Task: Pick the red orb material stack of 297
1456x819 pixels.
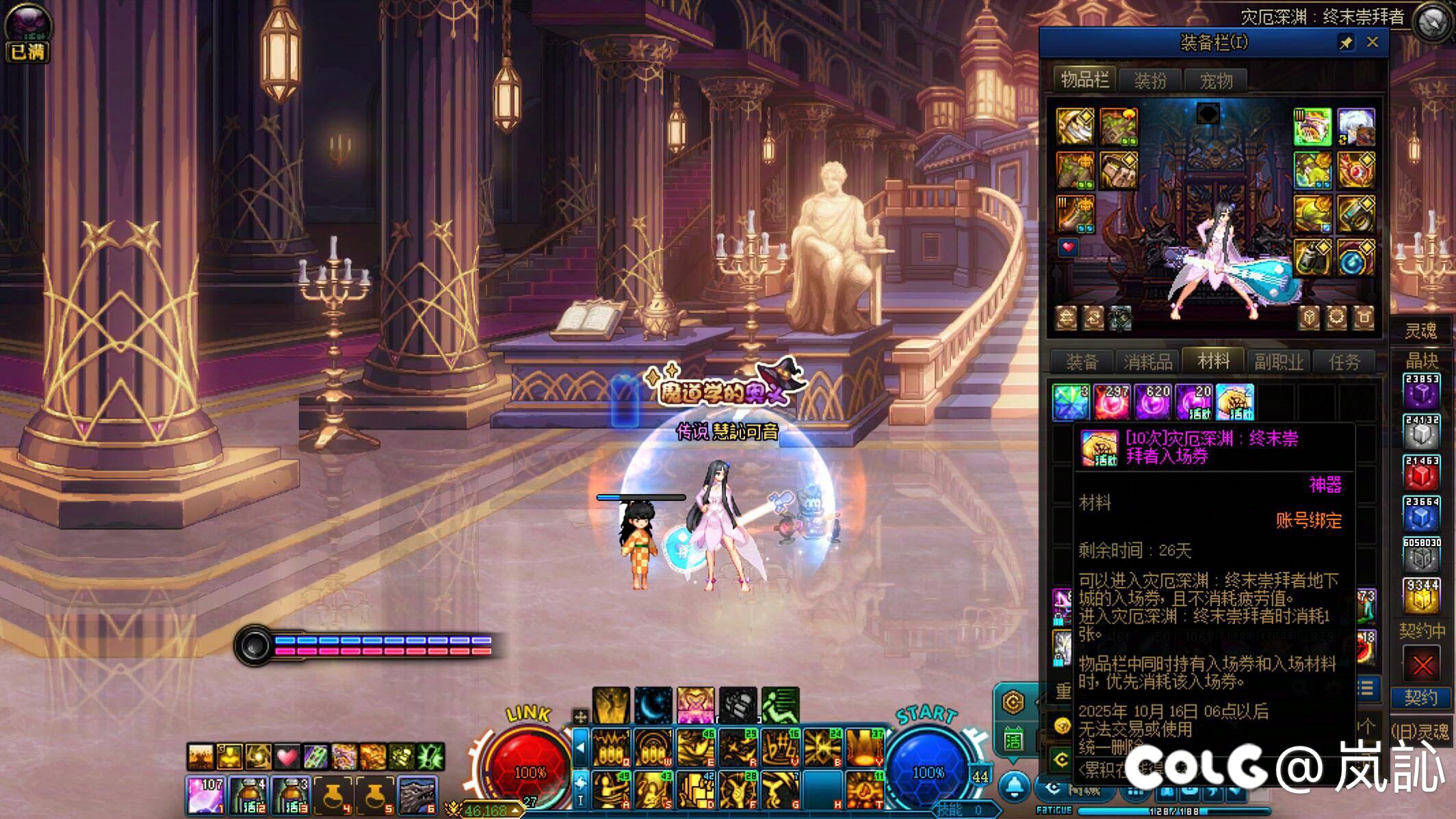Action: pos(1112,402)
